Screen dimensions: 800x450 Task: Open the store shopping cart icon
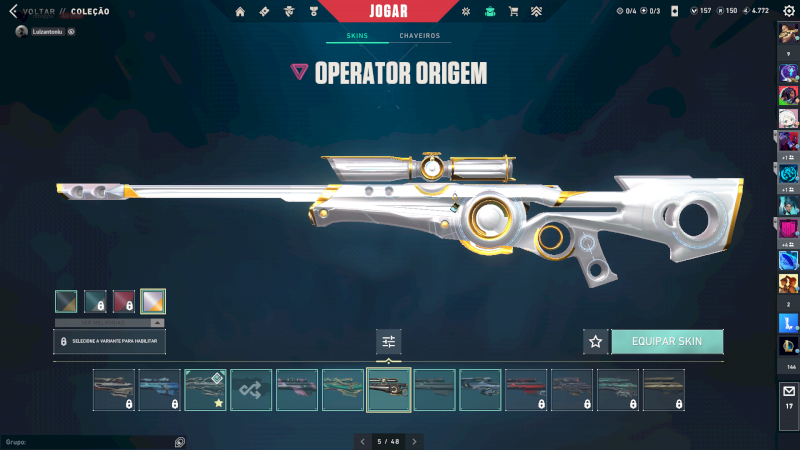513,12
